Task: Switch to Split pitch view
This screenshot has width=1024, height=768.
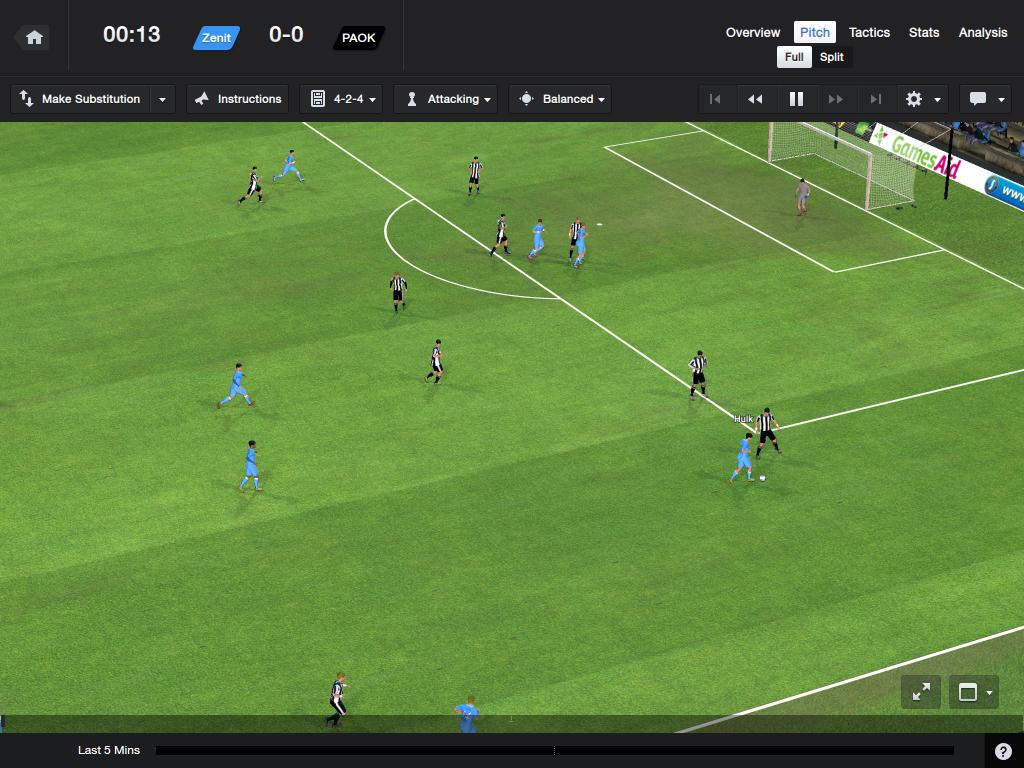Action: coord(832,57)
